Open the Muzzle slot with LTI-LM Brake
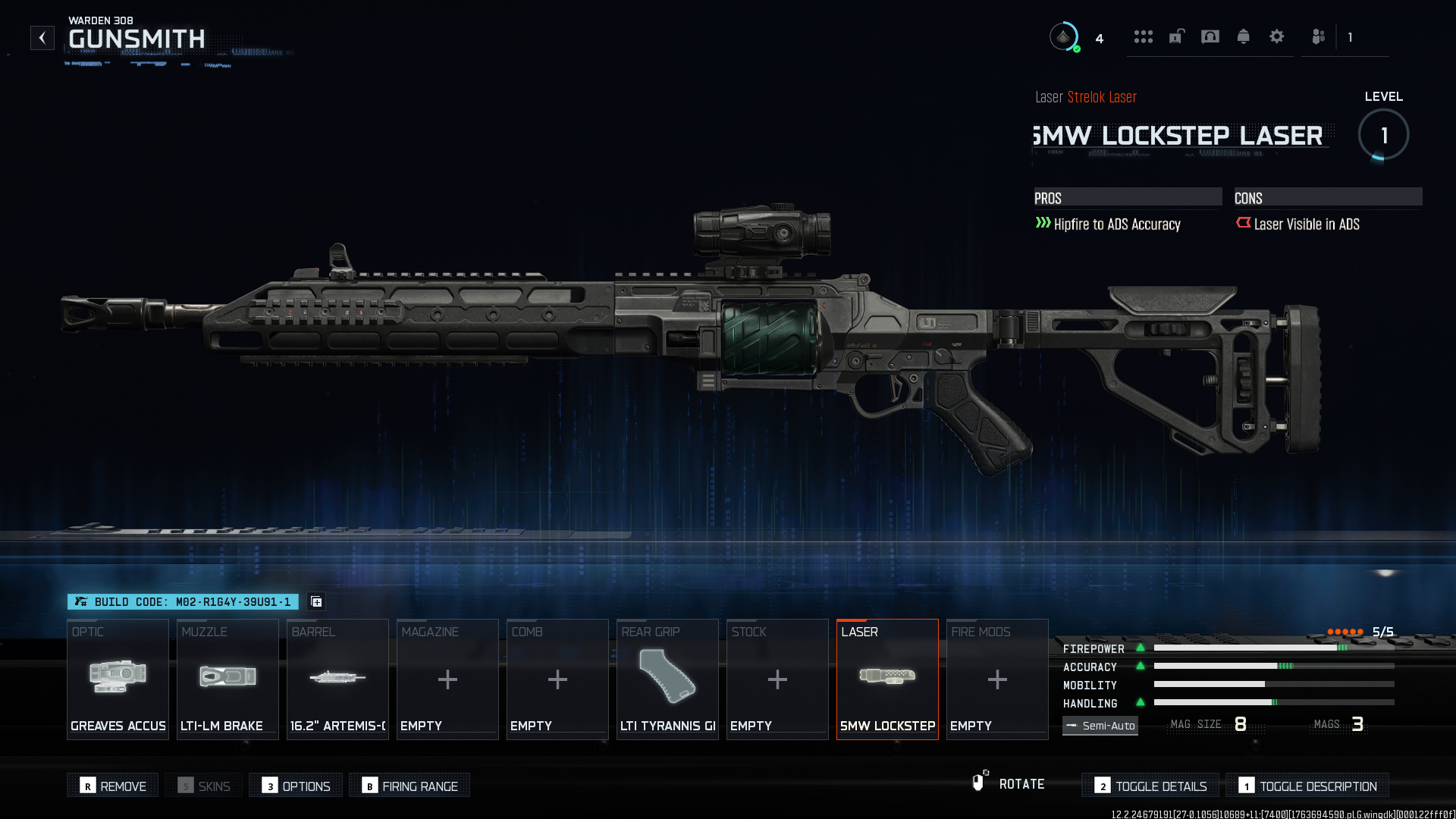 227,679
